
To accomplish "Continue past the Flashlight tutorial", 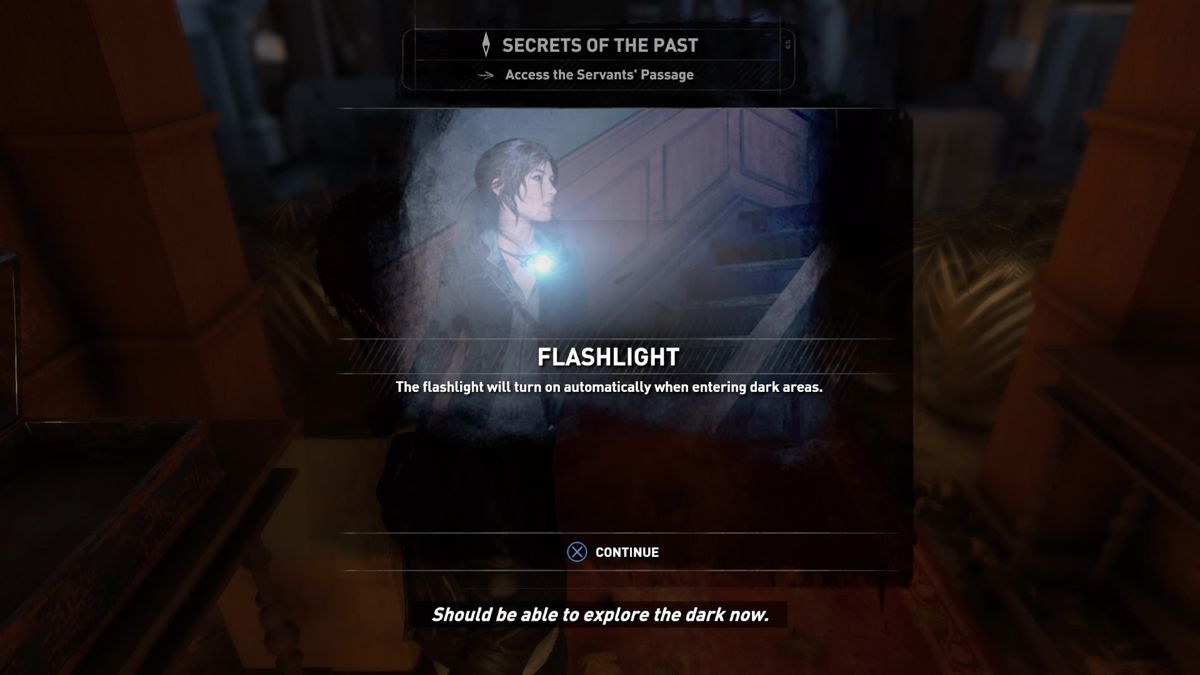I will (614, 552).
